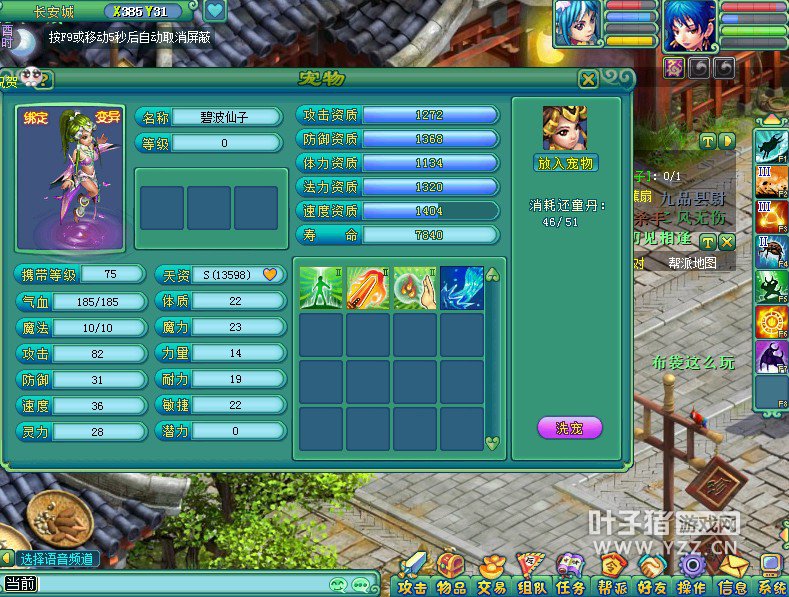Select the blue water pet skill icon

[x=462, y=287]
